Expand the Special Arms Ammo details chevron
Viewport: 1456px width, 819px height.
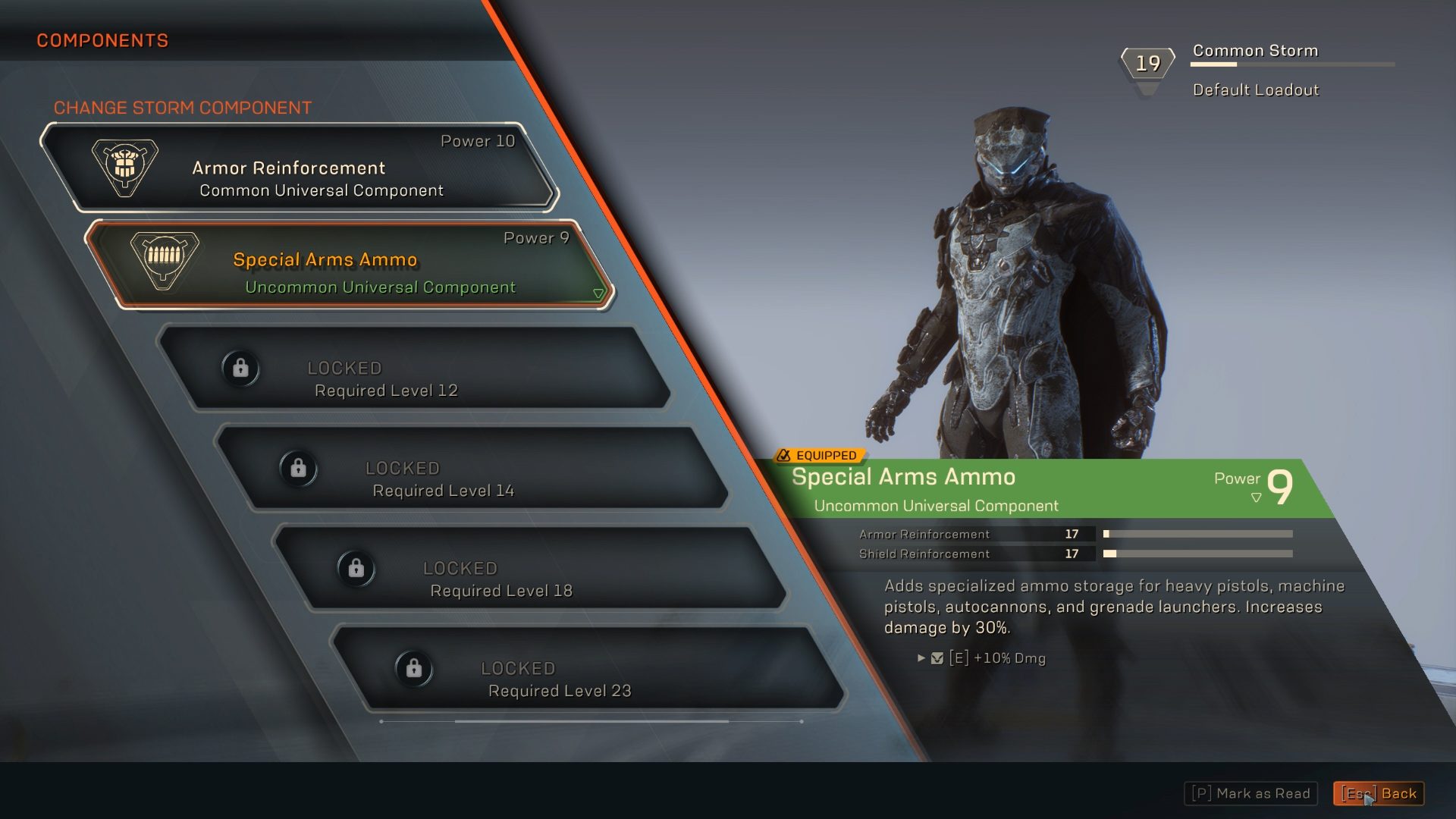click(x=598, y=292)
